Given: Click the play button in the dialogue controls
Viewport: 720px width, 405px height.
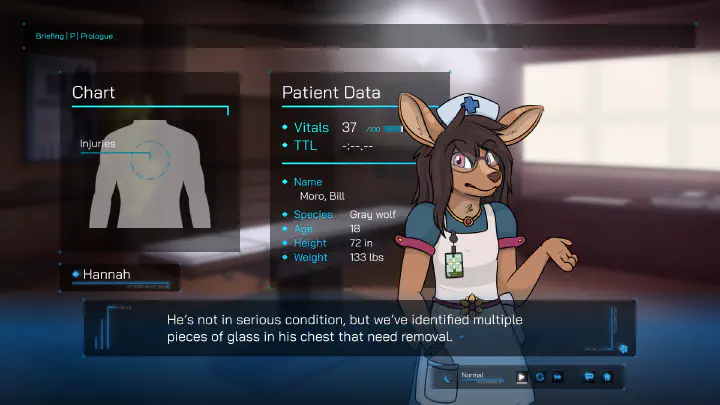Looking at the screenshot, I should point(521,377).
